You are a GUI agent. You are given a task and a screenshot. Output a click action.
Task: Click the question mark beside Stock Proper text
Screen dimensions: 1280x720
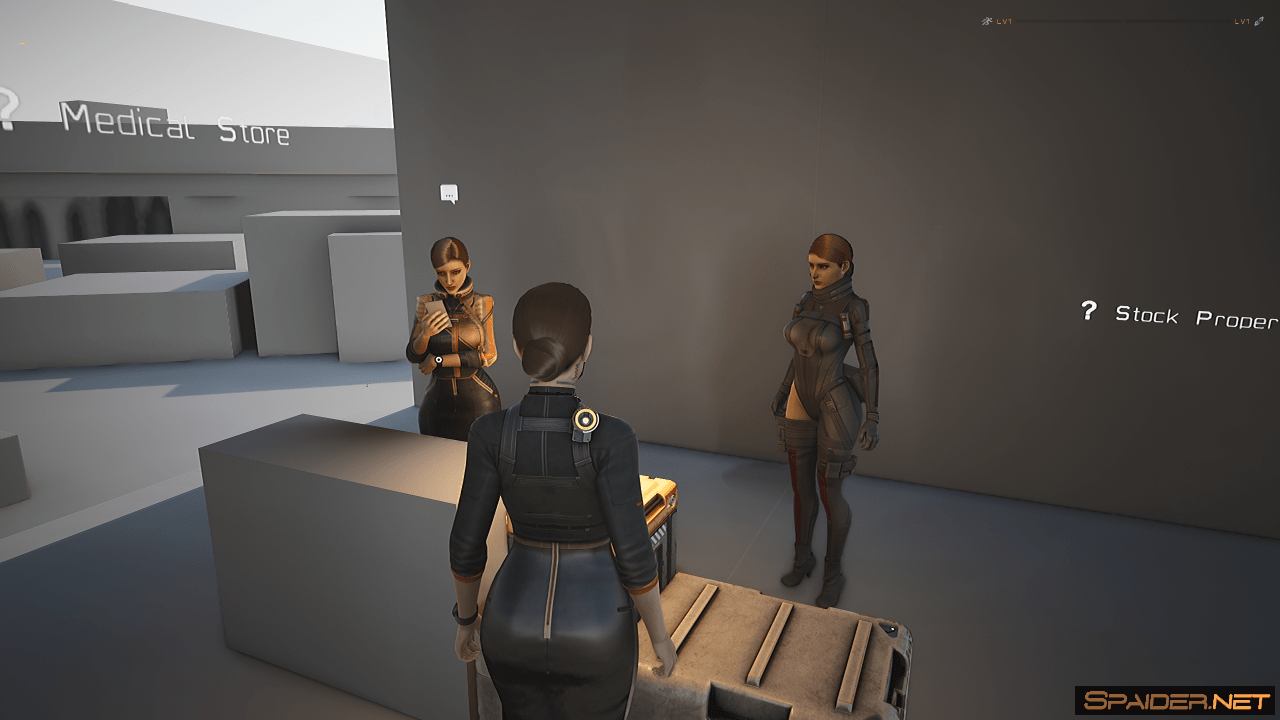pos(1089,312)
